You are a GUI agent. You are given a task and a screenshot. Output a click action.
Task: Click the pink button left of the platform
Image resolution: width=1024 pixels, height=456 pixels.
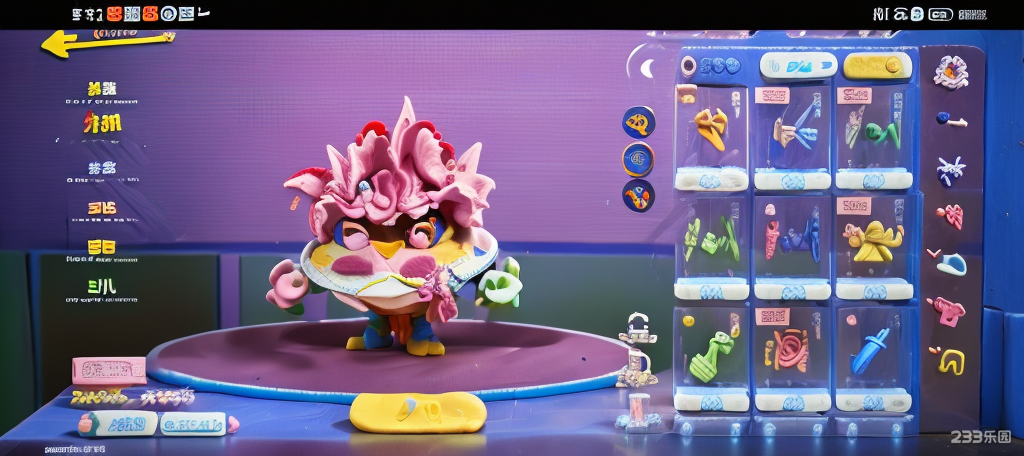pos(109,371)
